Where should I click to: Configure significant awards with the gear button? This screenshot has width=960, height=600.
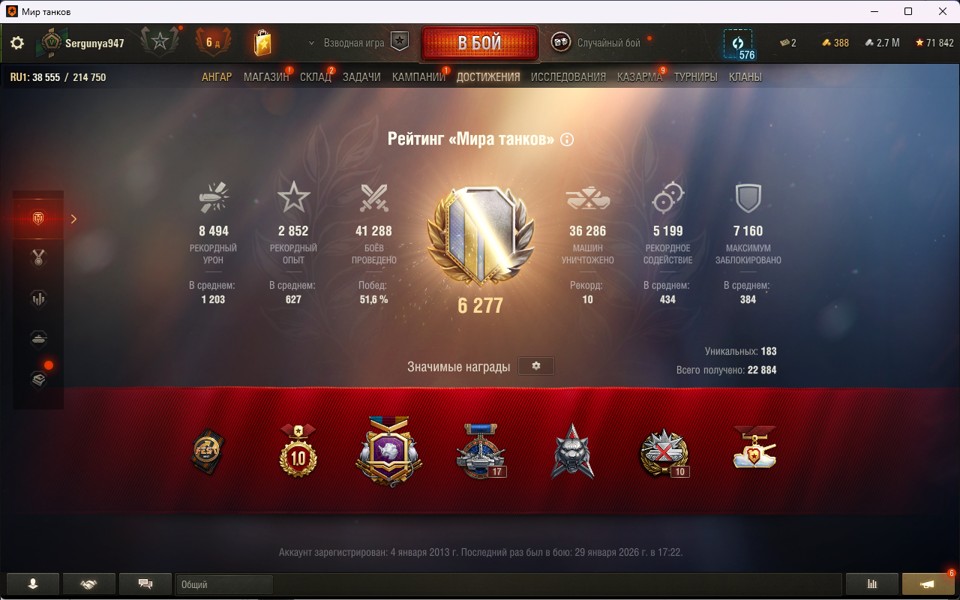(536, 367)
